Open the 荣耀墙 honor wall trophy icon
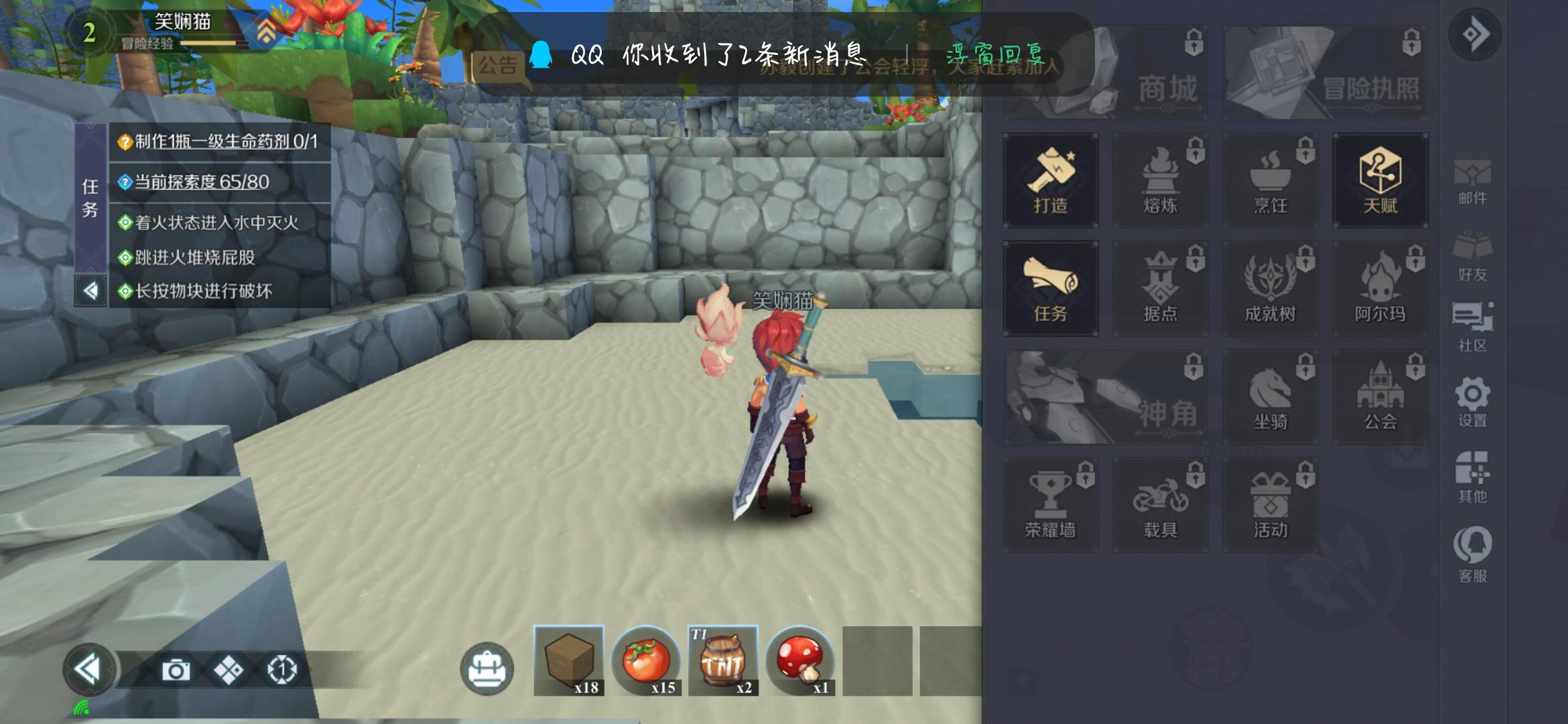Viewport: 1568px width, 724px height. click(x=1050, y=504)
